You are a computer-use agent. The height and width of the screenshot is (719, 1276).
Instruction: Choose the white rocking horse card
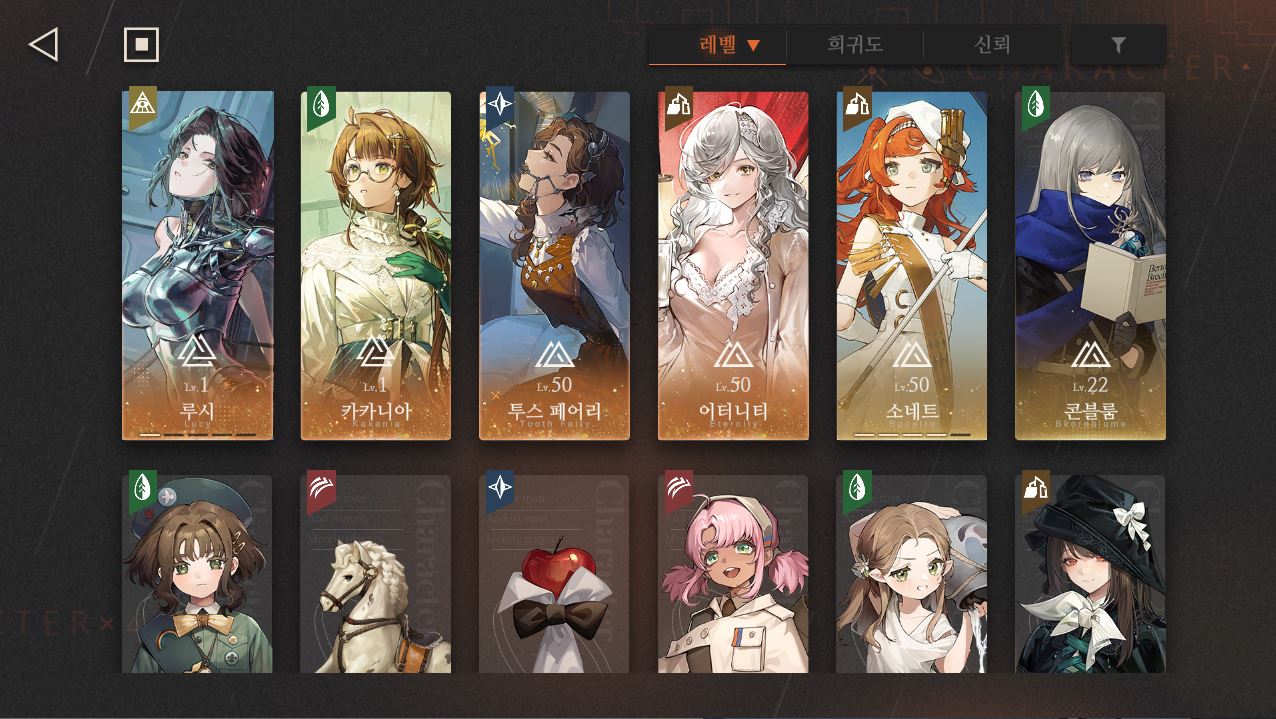[x=376, y=574]
